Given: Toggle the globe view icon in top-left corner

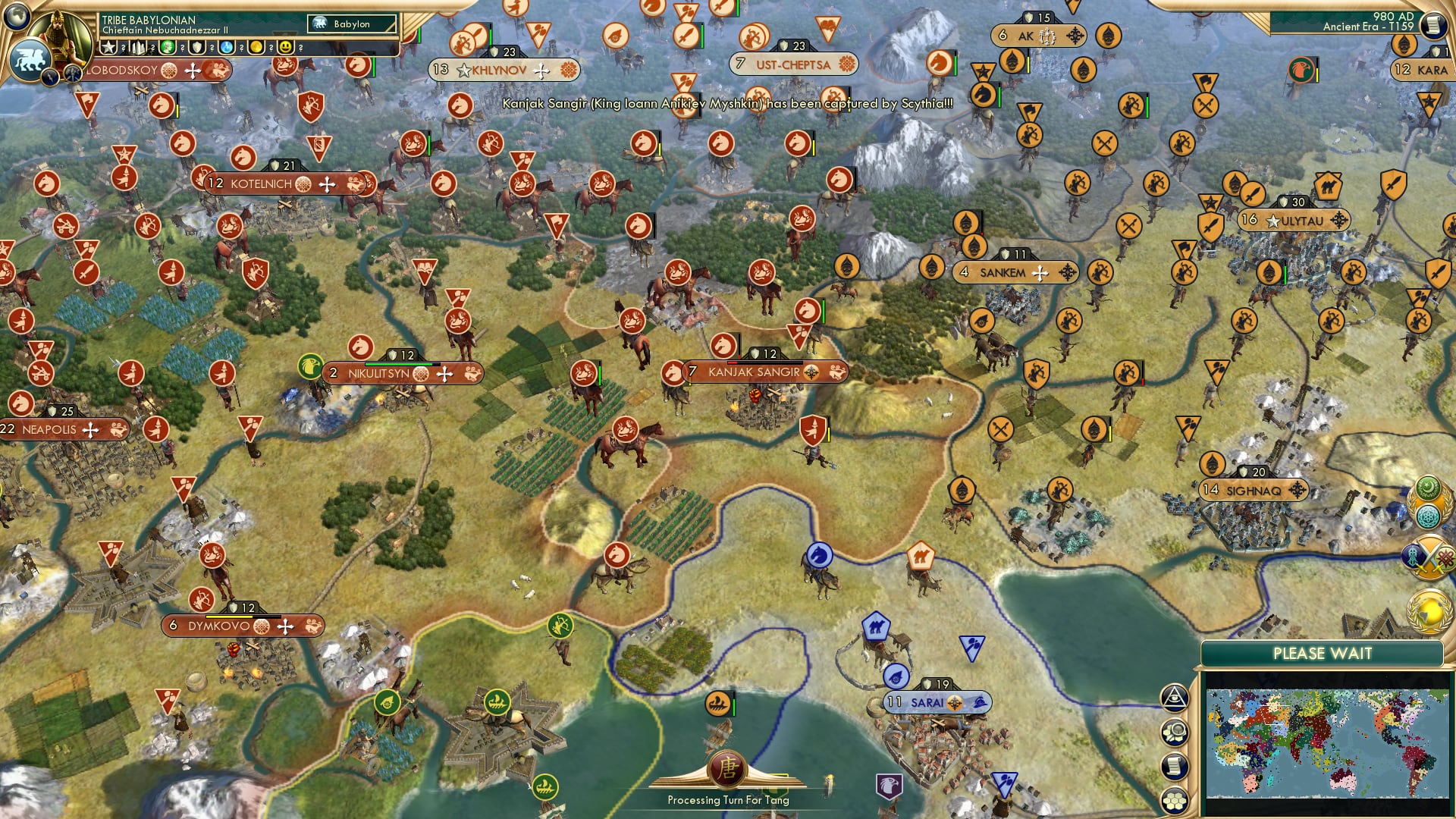Looking at the screenshot, I should pos(17,15).
